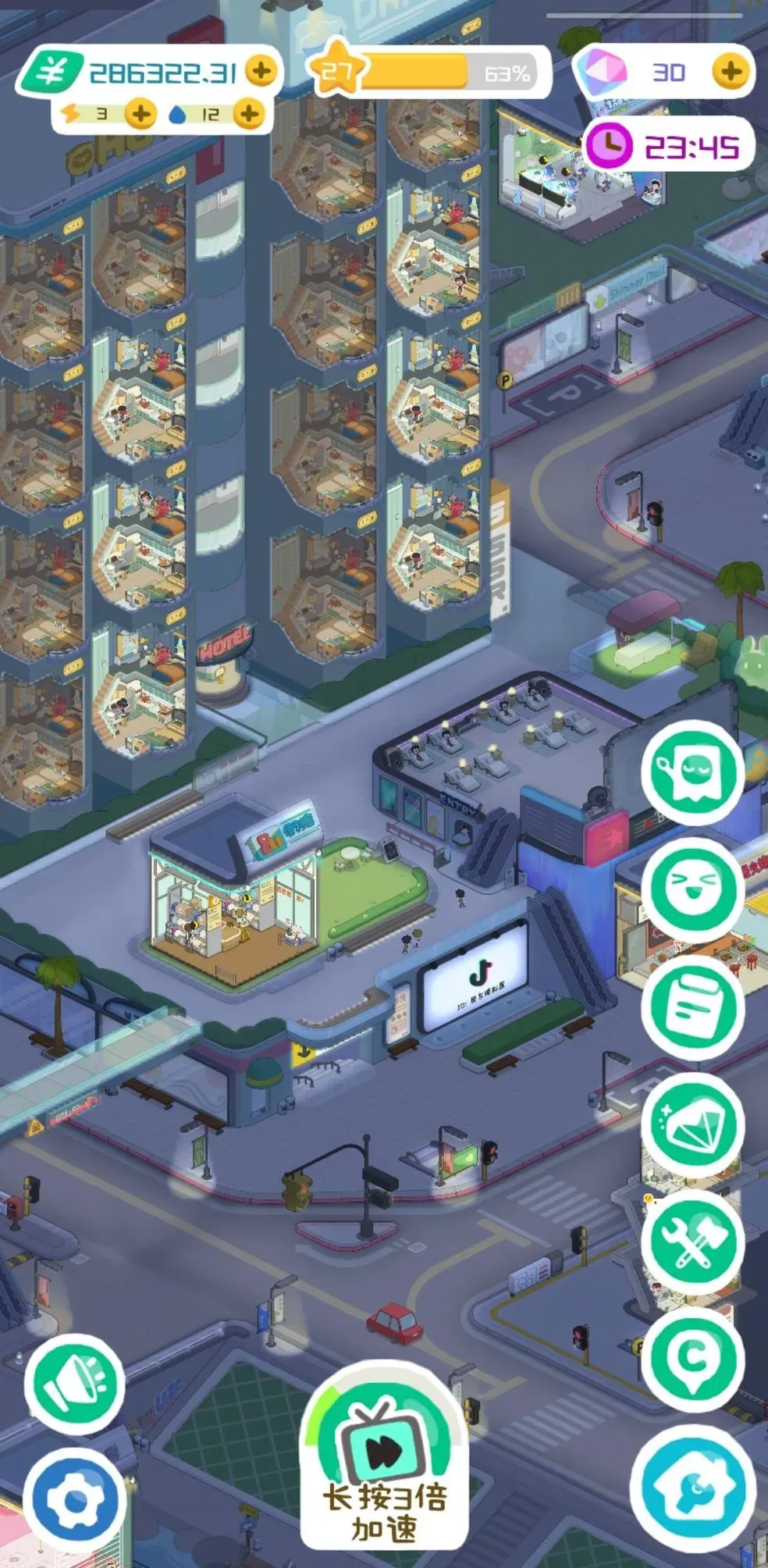Viewport: 768px width, 1568px height.
Task: Open the sparkling gem icon menu
Action: 692,1124
